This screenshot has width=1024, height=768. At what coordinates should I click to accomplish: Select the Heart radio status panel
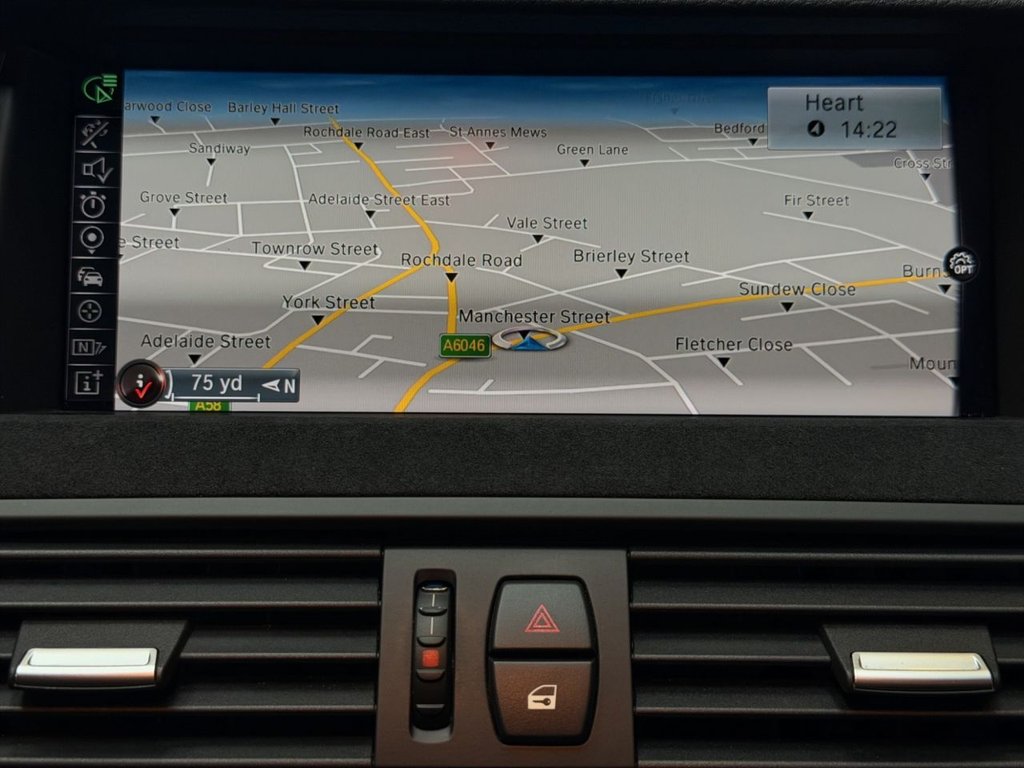tap(854, 116)
